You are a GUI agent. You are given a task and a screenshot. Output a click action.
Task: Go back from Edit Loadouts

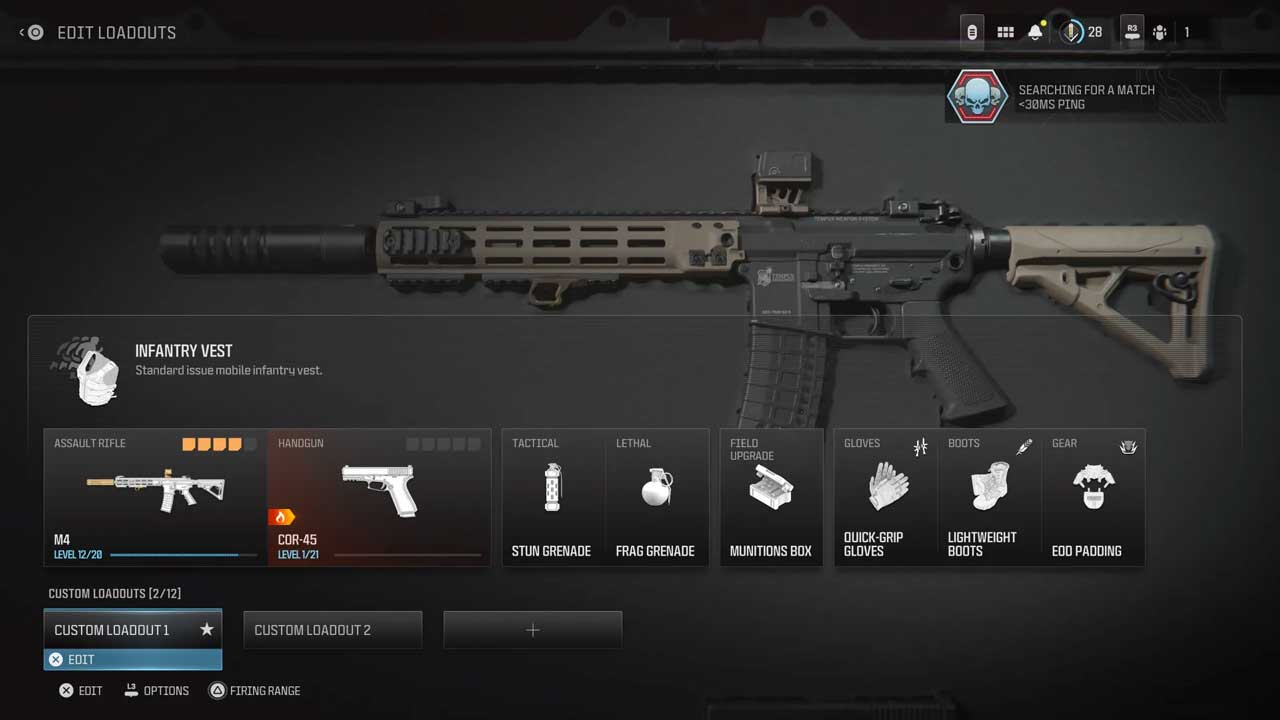point(32,33)
